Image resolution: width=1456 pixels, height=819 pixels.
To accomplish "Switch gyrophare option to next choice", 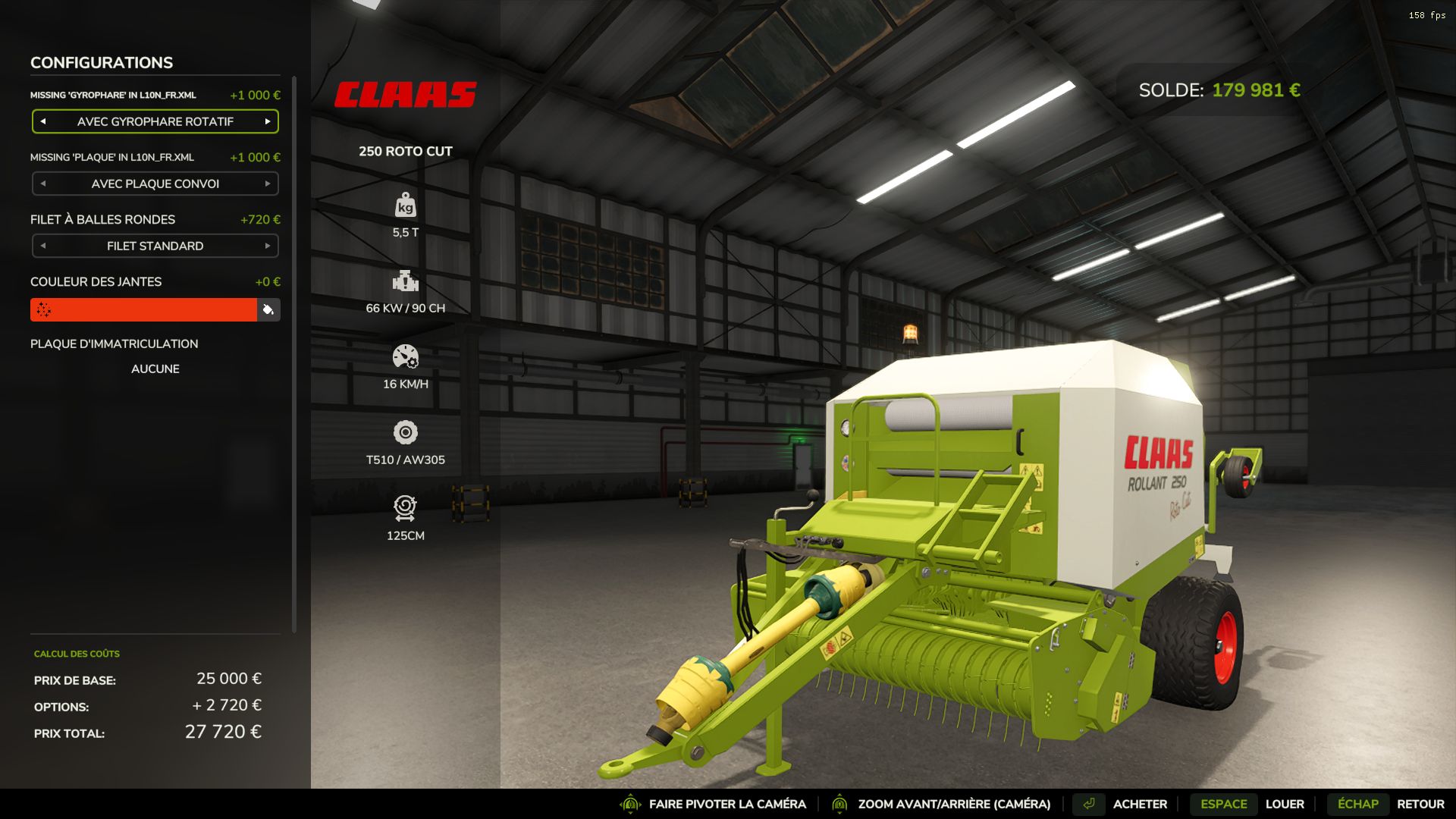I will pos(268,121).
